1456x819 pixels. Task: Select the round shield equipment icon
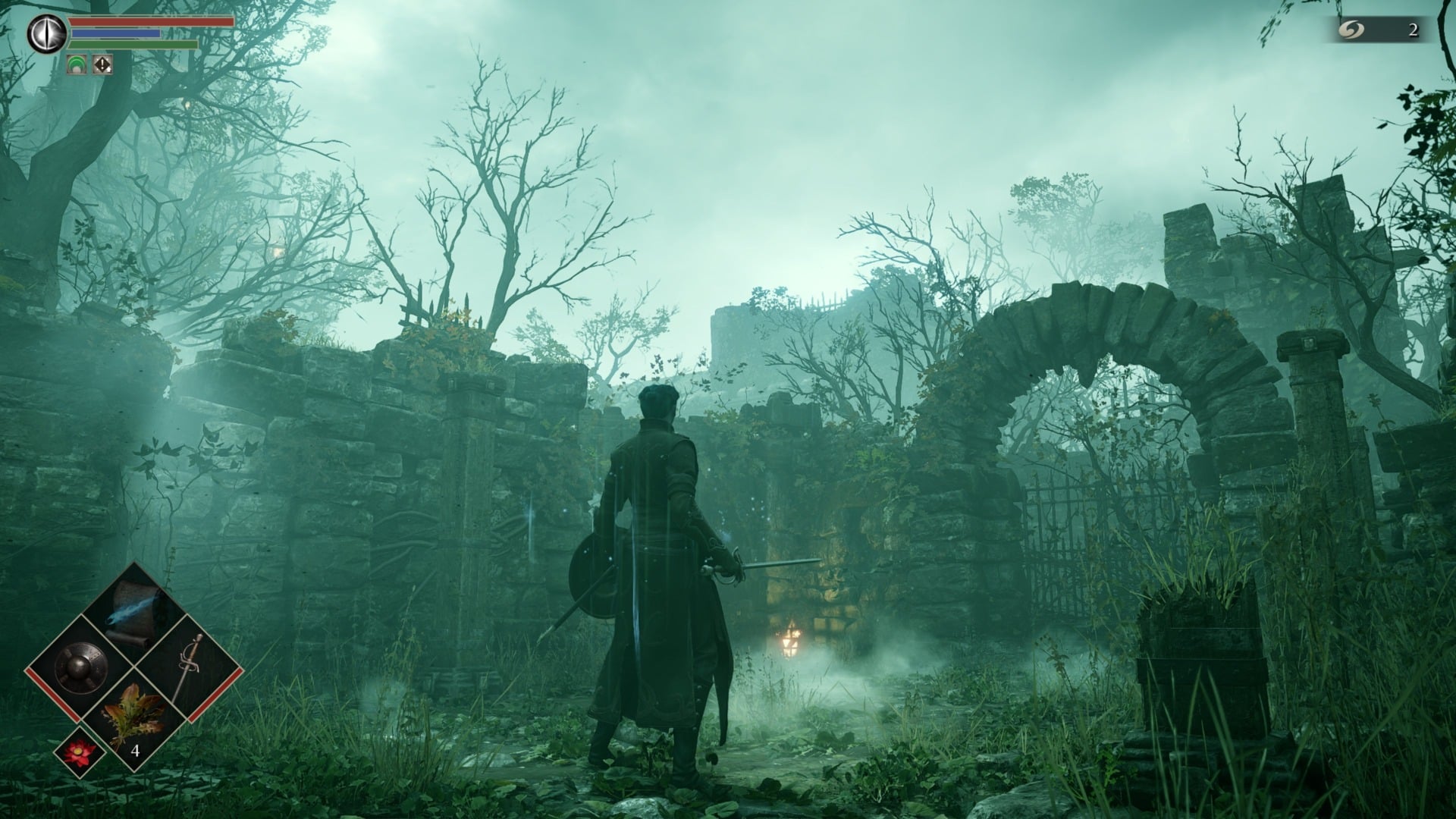79,665
